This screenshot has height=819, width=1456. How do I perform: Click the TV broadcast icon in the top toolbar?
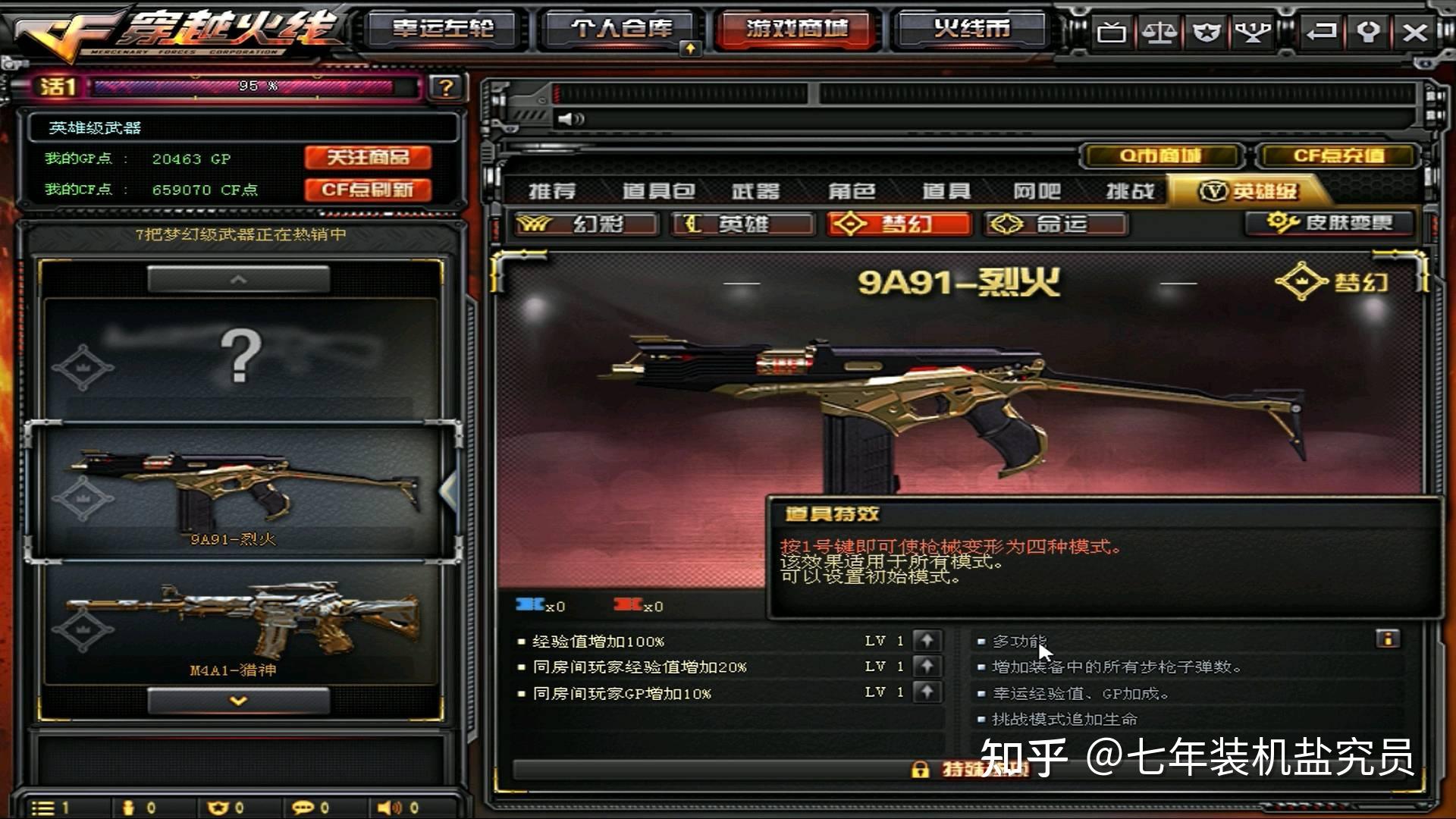coord(1112,33)
